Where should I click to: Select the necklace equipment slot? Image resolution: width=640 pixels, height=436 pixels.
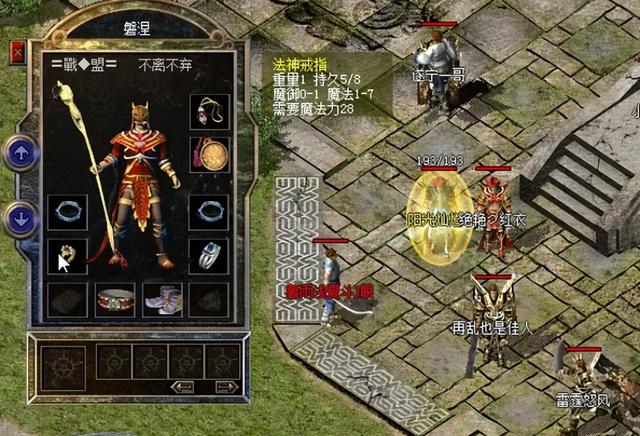(208, 111)
